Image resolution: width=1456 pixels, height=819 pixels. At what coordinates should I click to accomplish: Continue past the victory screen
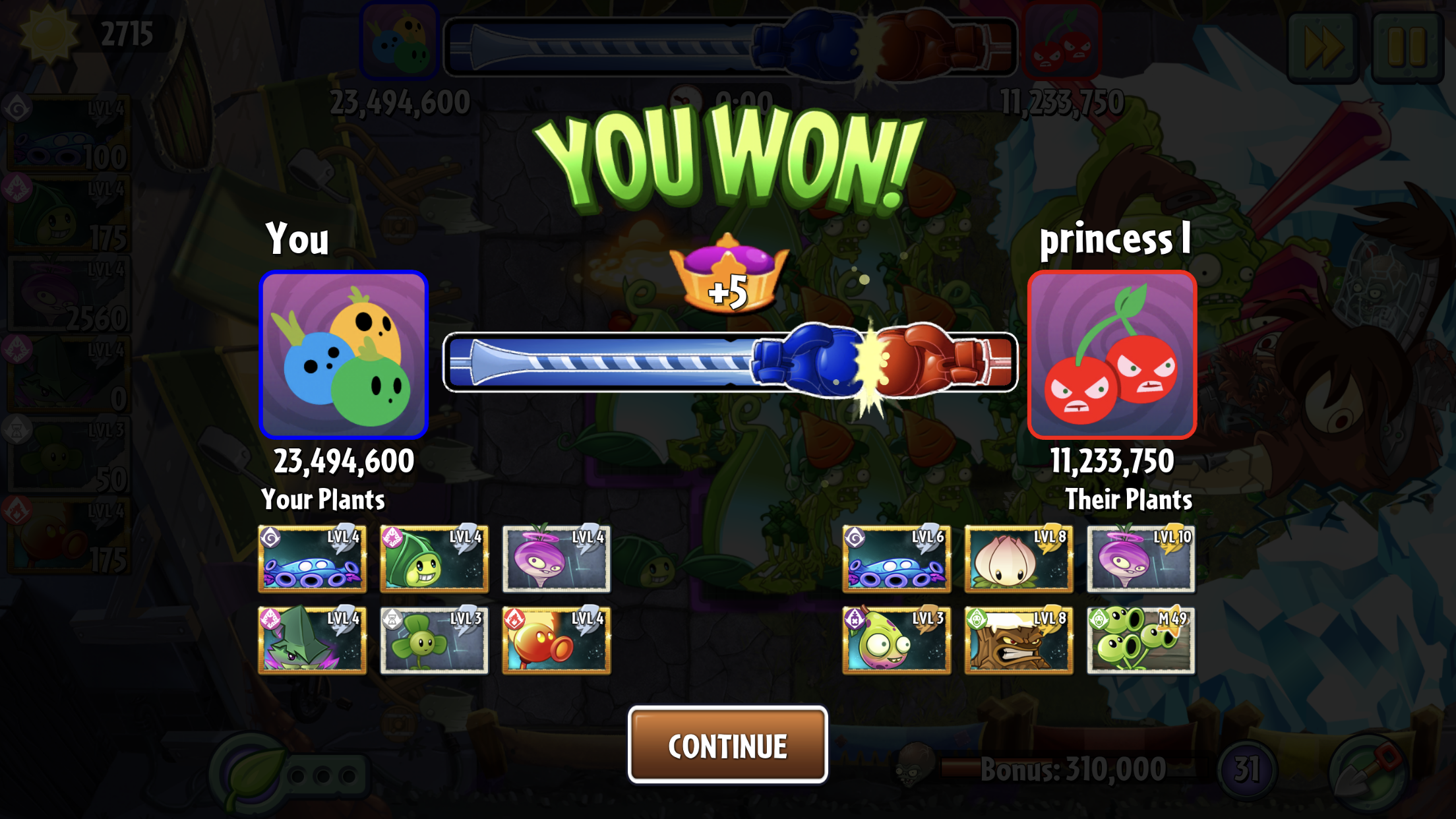pyautogui.click(x=727, y=745)
